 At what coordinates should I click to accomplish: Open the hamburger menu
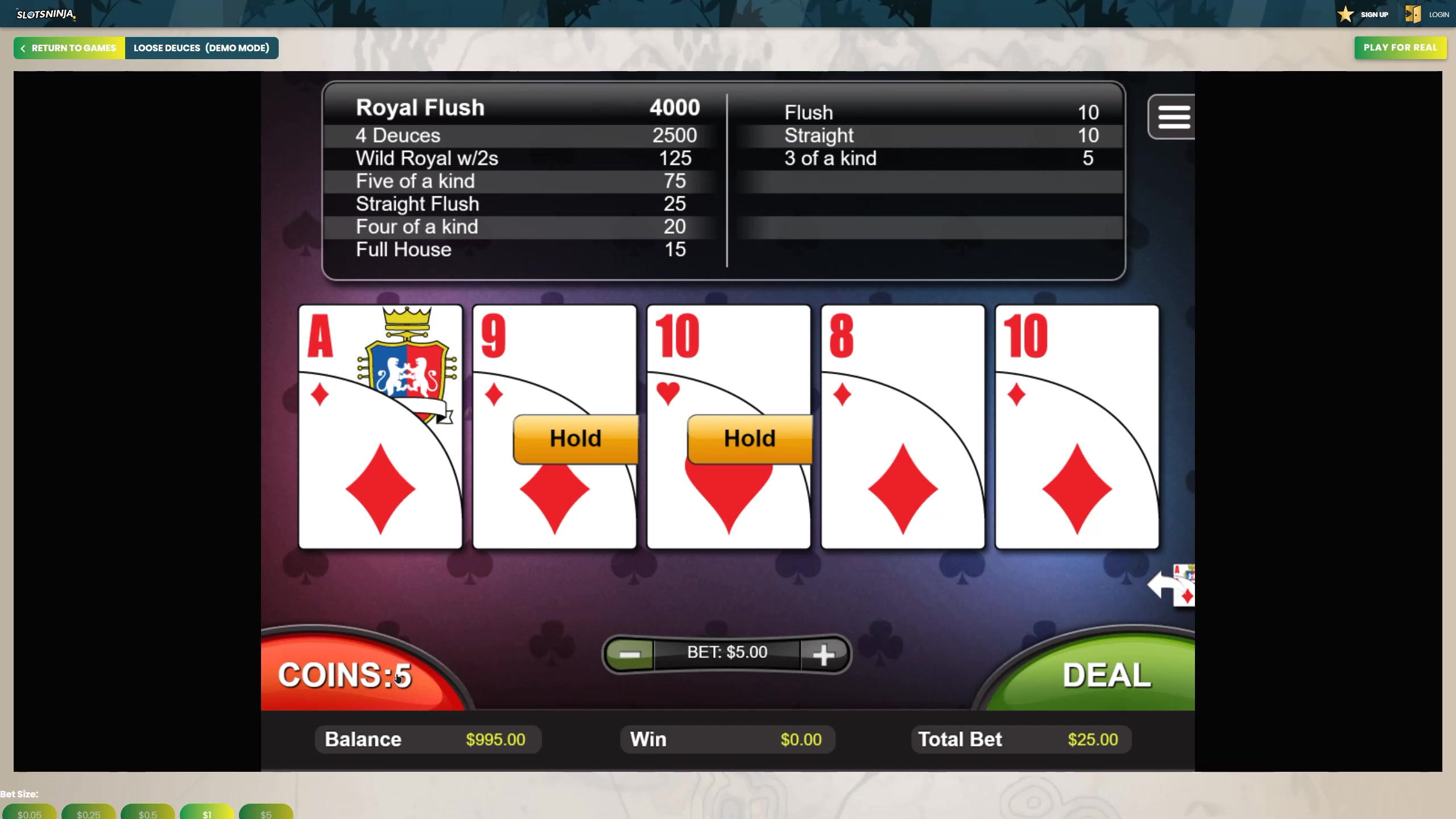(1173, 117)
